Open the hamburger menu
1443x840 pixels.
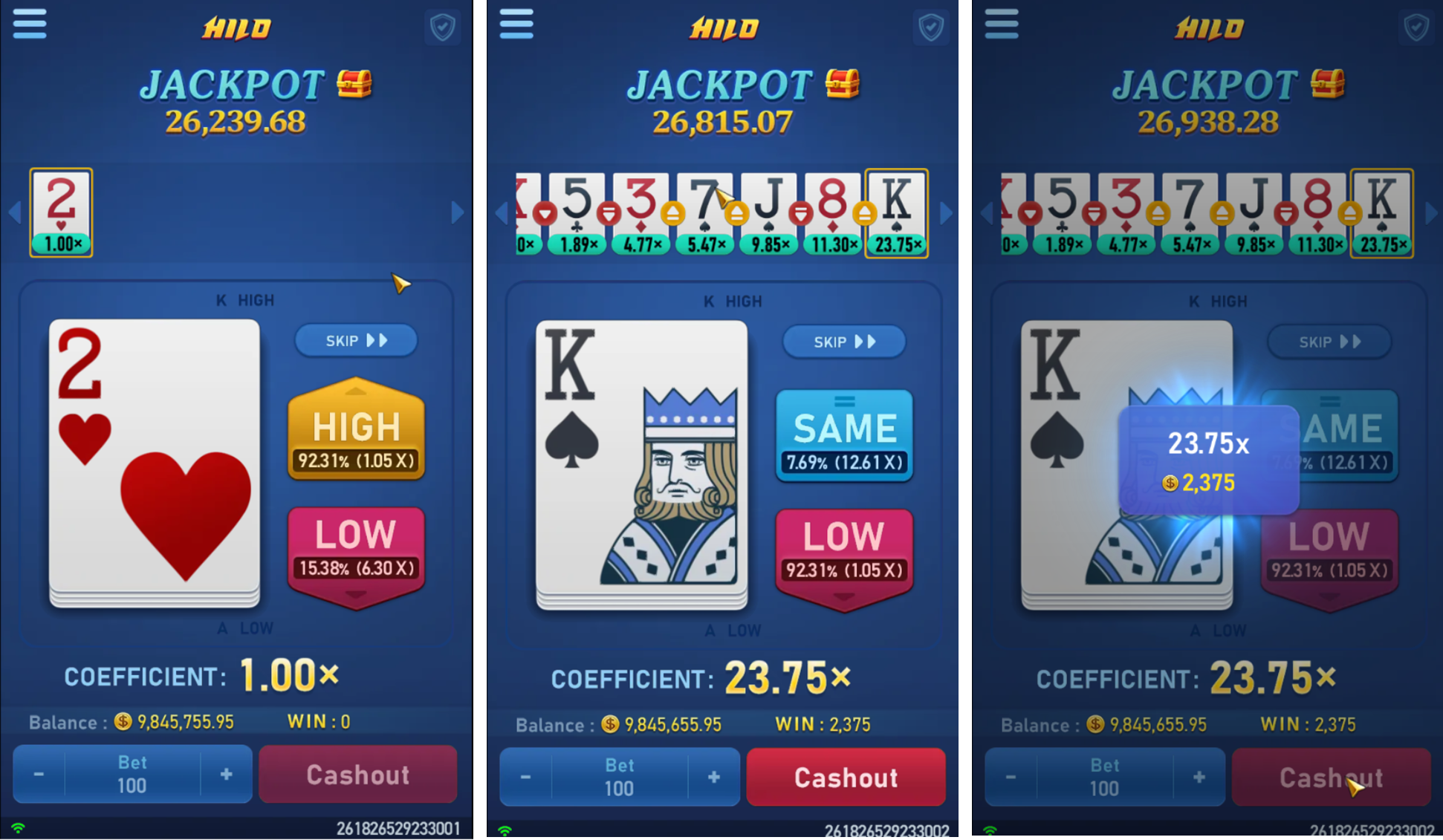point(30,24)
